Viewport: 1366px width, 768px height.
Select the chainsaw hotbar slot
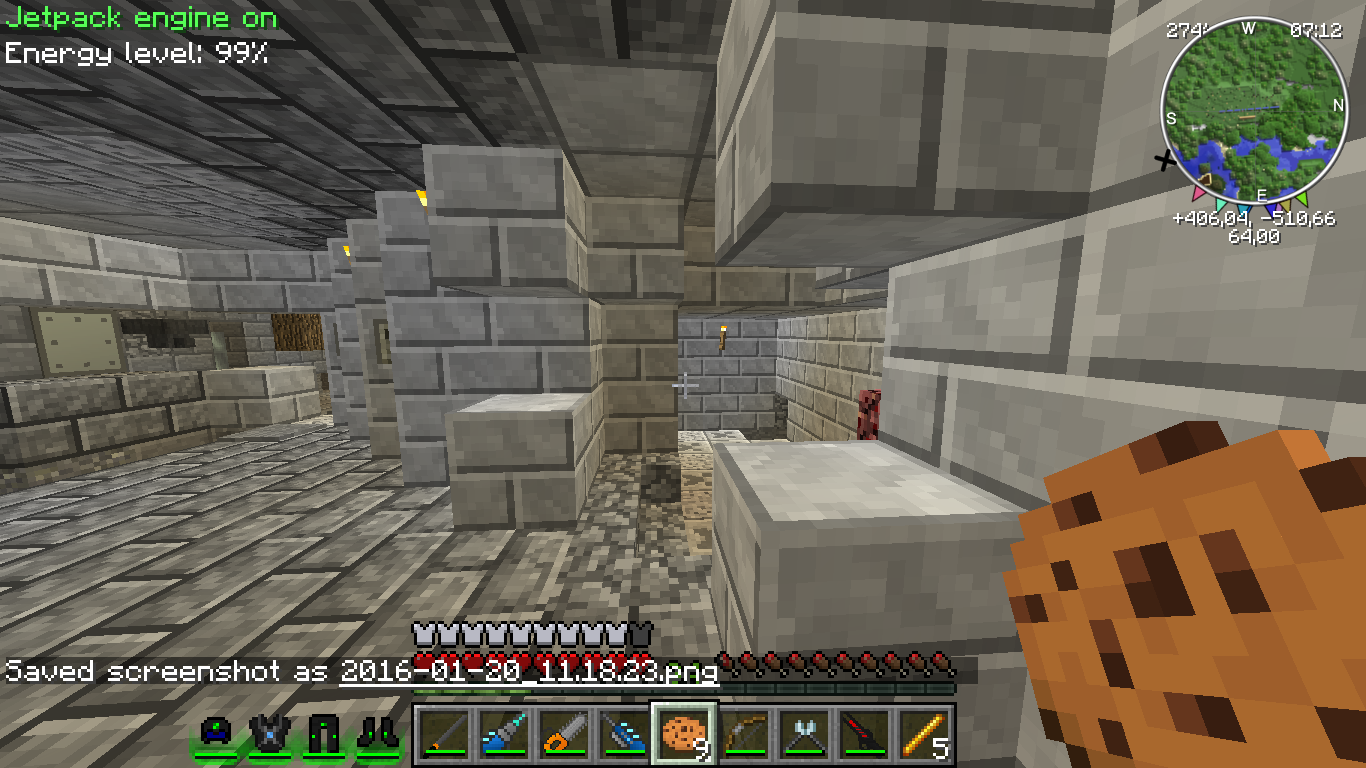point(564,733)
